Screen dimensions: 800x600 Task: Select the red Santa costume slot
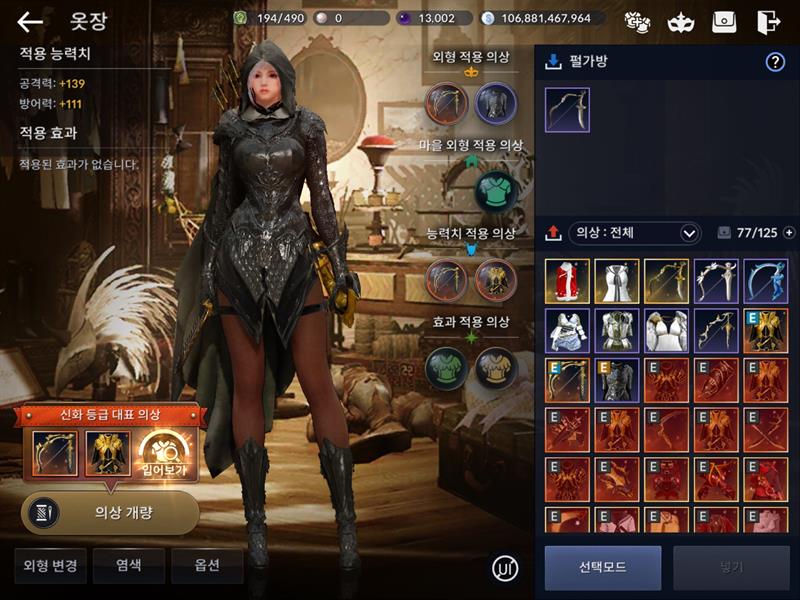567,281
